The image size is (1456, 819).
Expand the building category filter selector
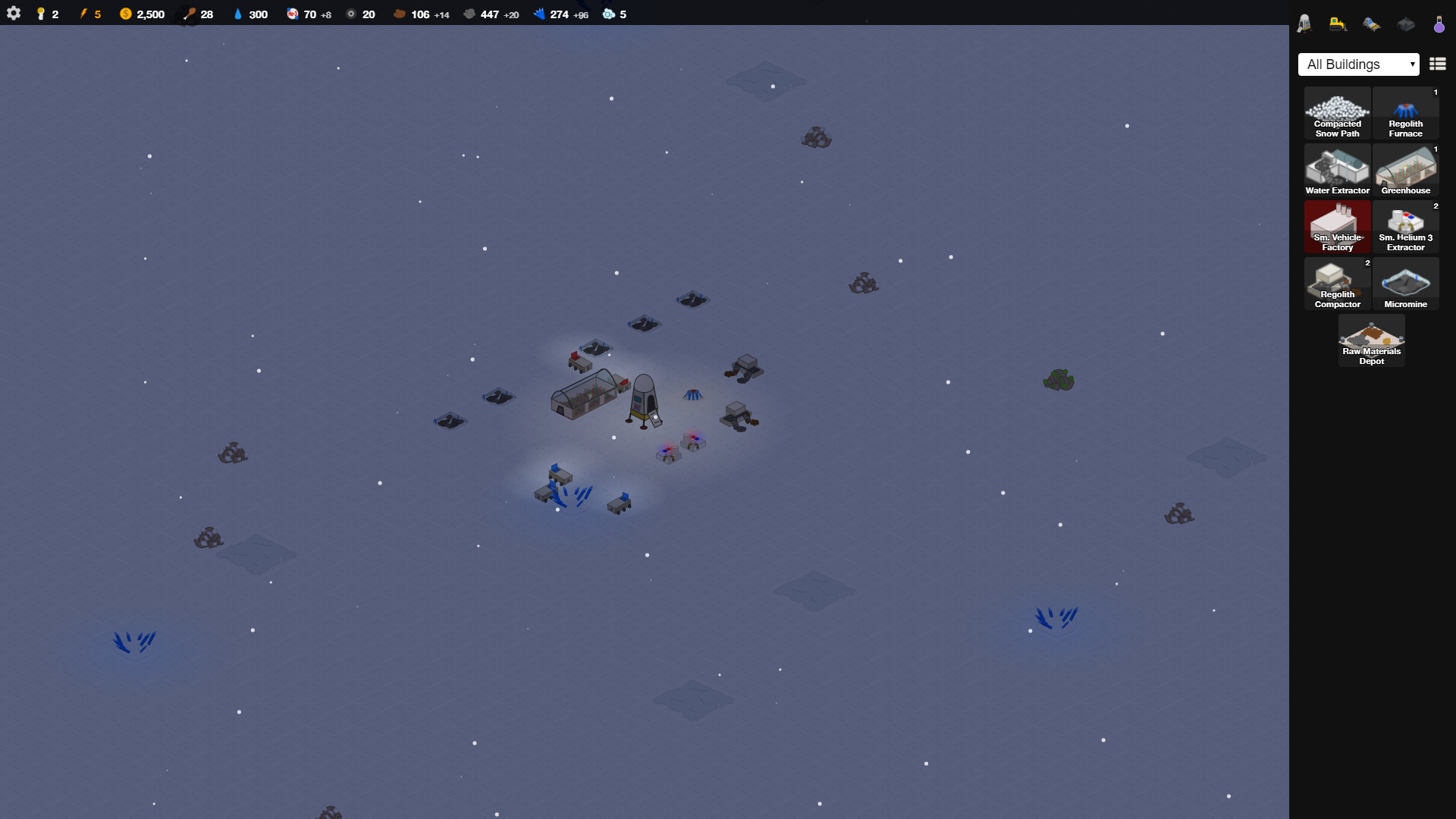click(1357, 64)
